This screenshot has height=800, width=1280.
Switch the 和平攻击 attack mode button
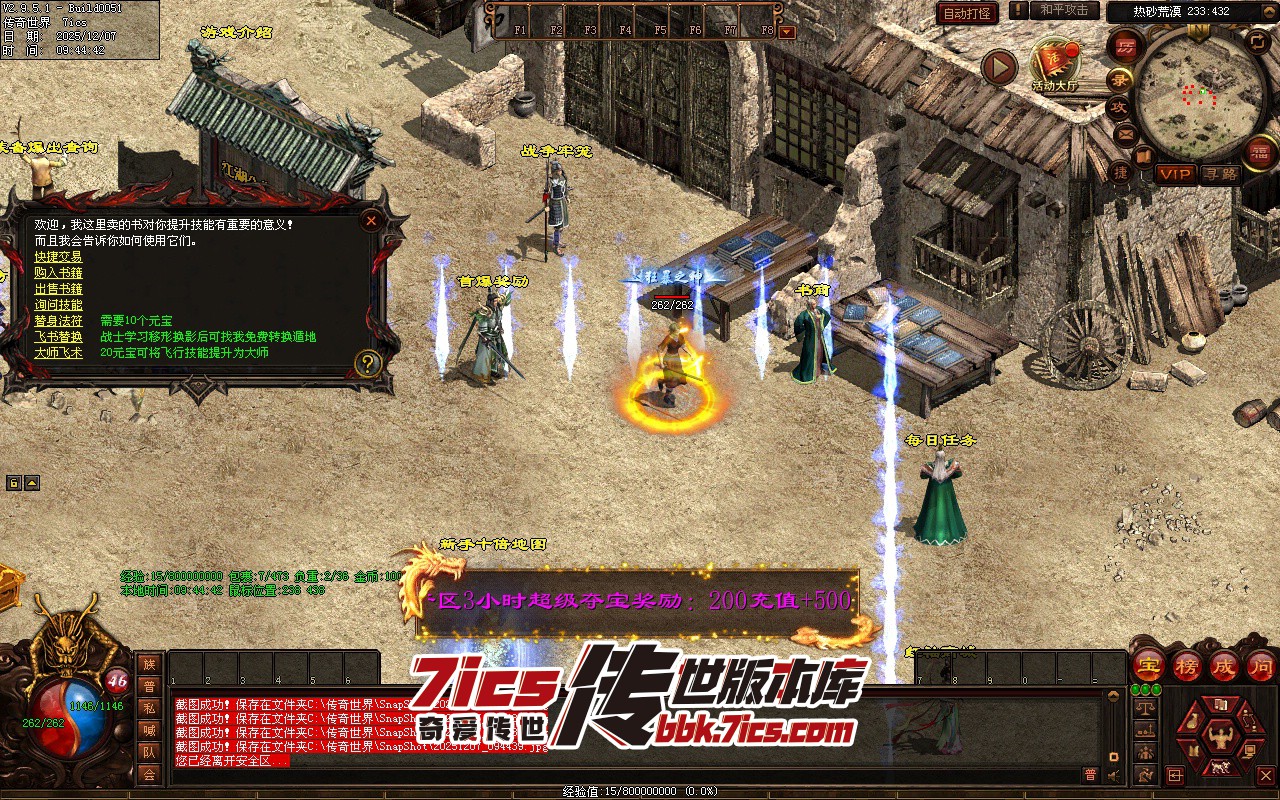click(x=1064, y=11)
